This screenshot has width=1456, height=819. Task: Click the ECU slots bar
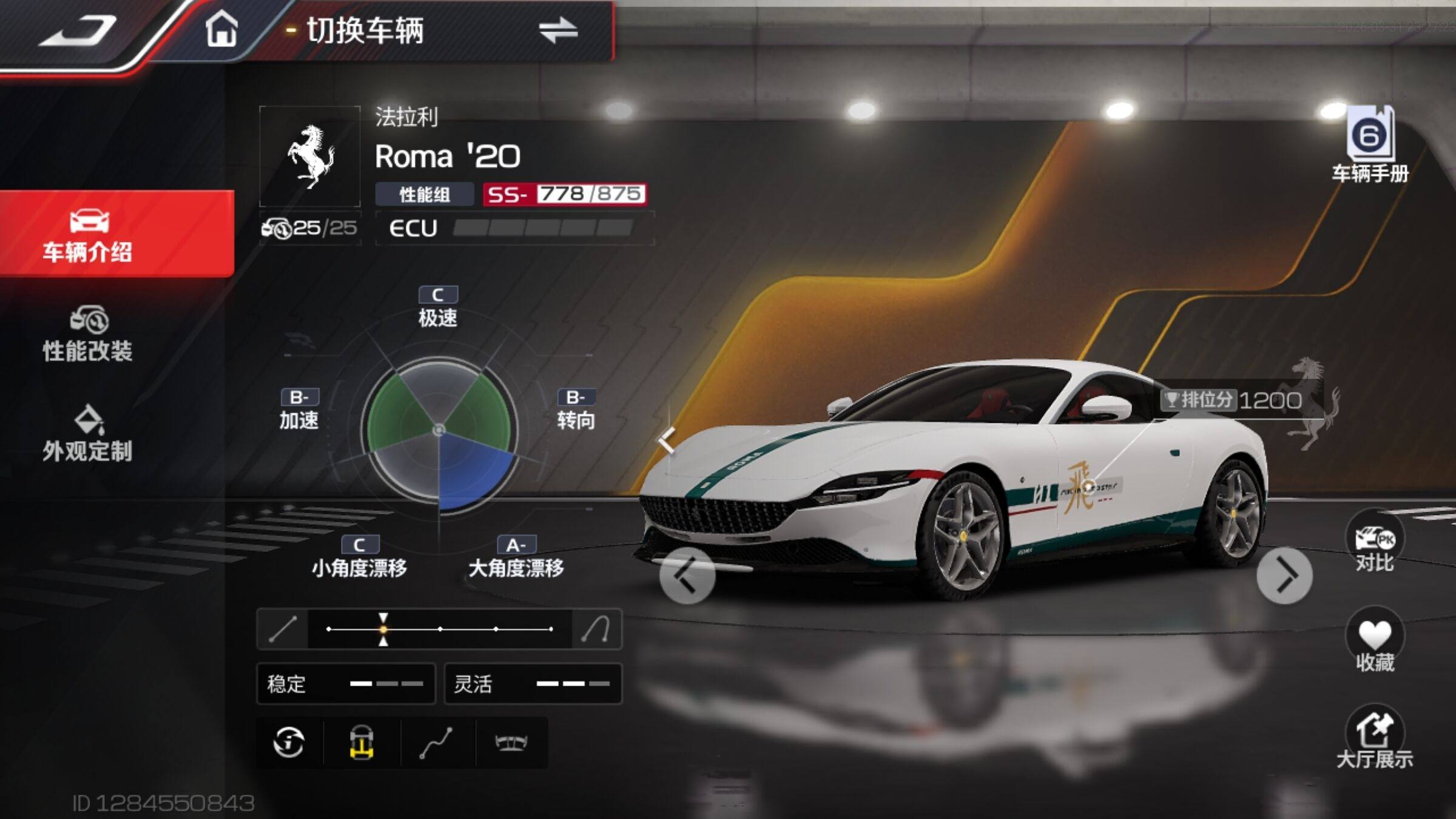[542, 228]
